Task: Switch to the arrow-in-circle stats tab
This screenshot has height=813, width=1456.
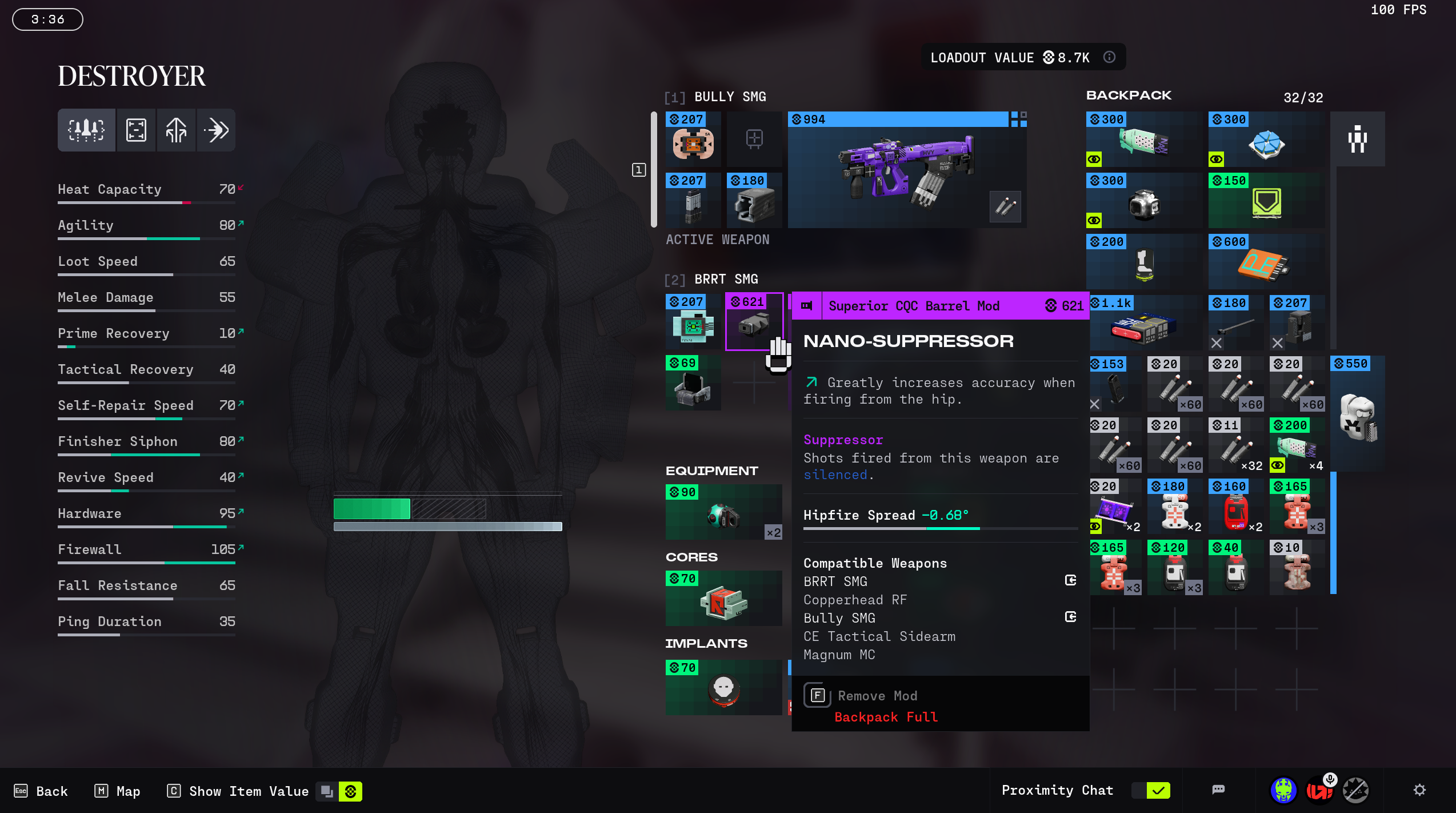Action: 216,130
